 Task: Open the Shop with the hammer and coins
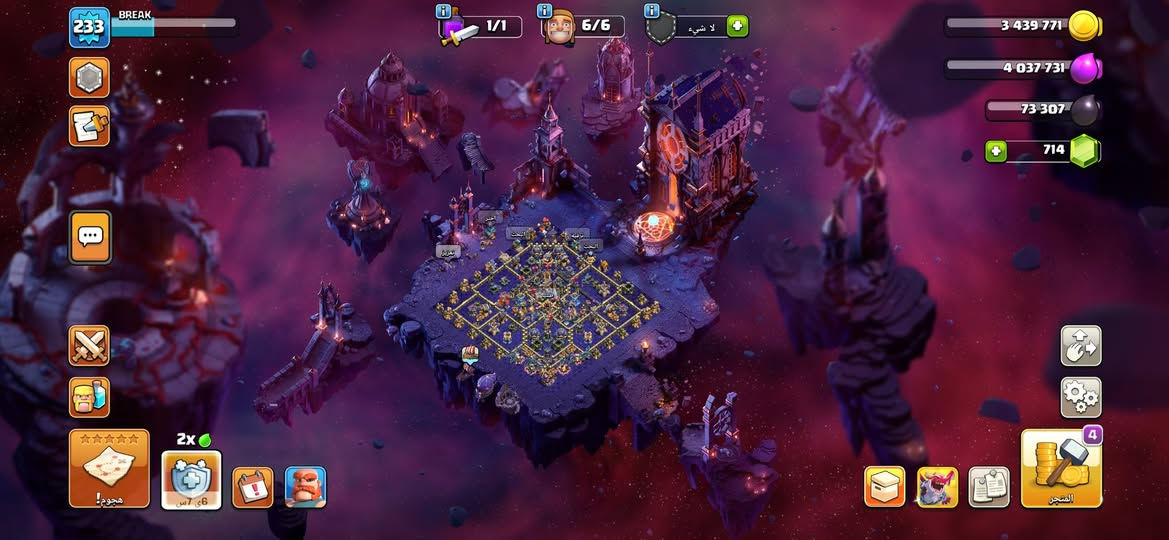point(1061,468)
